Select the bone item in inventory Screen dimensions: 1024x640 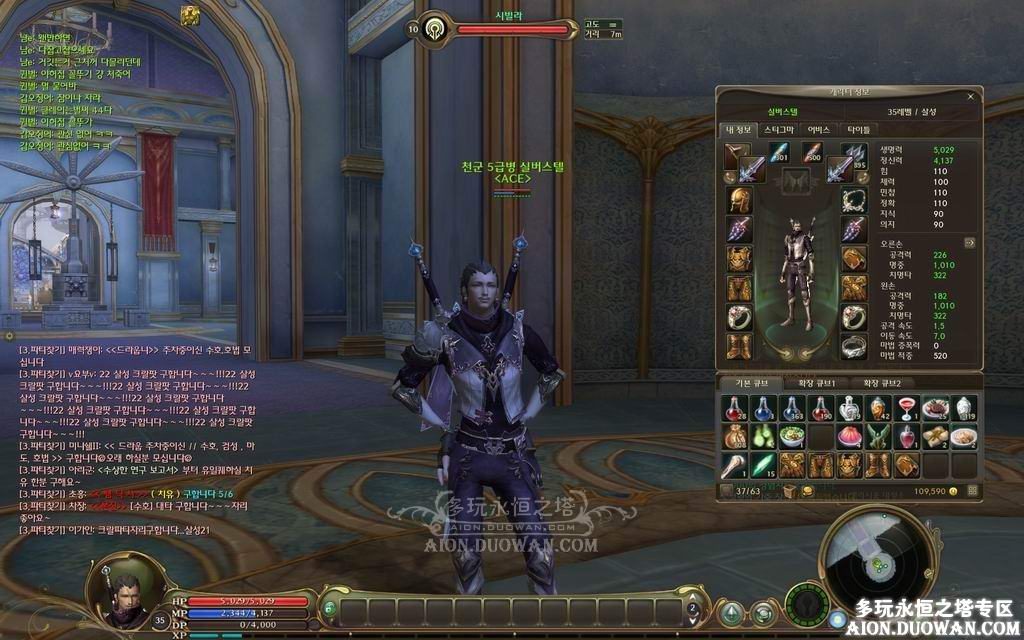coord(733,465)
